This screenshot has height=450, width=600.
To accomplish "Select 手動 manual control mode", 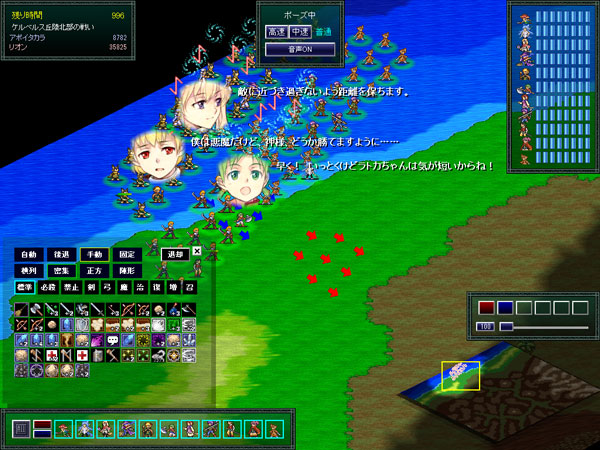I will 94,255.
